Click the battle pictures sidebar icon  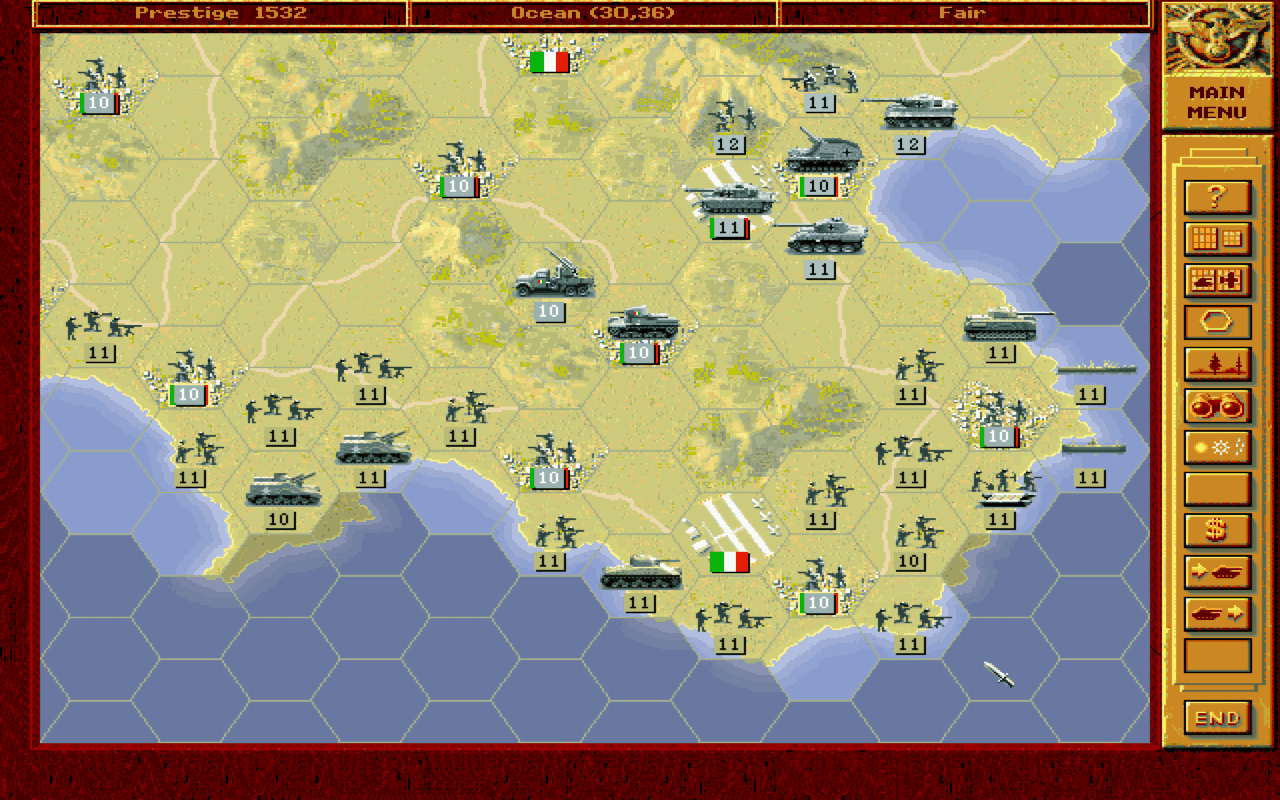point(1217,280)
